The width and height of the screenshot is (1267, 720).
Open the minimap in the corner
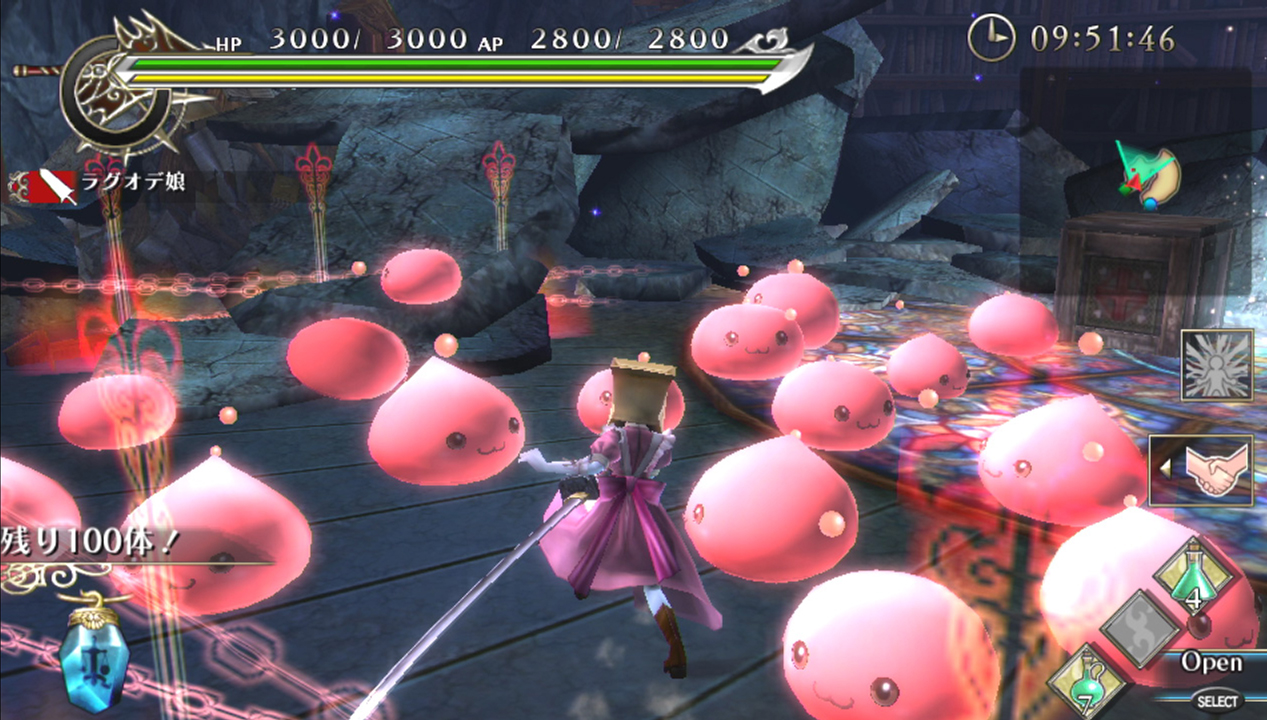[x=1136, y=182]
